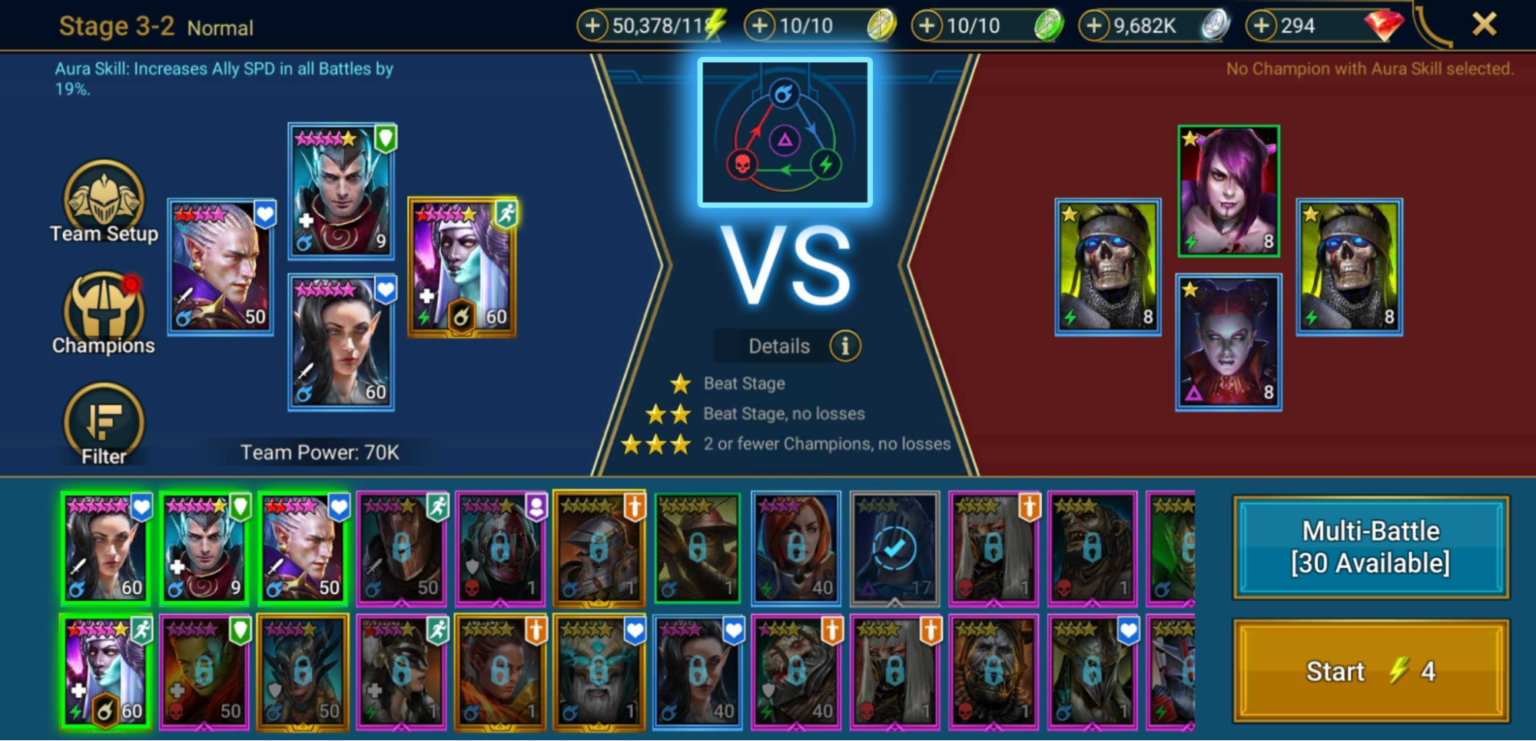This screenshot has width=1536, height=741.
Task: Open the Champions menu
Action: click(103, 315)
